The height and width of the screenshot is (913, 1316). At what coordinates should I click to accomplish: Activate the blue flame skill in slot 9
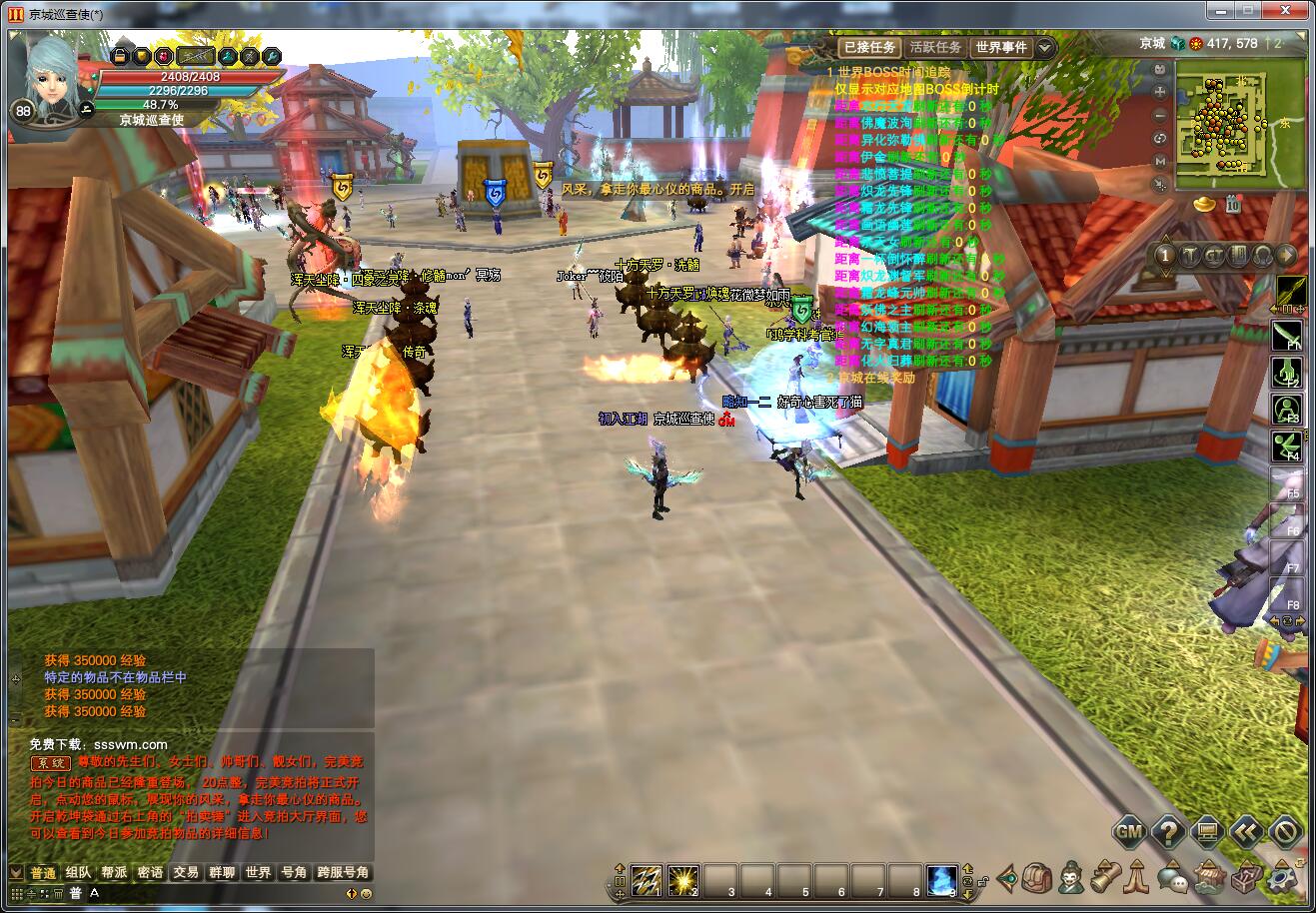(x=941, y=879)
